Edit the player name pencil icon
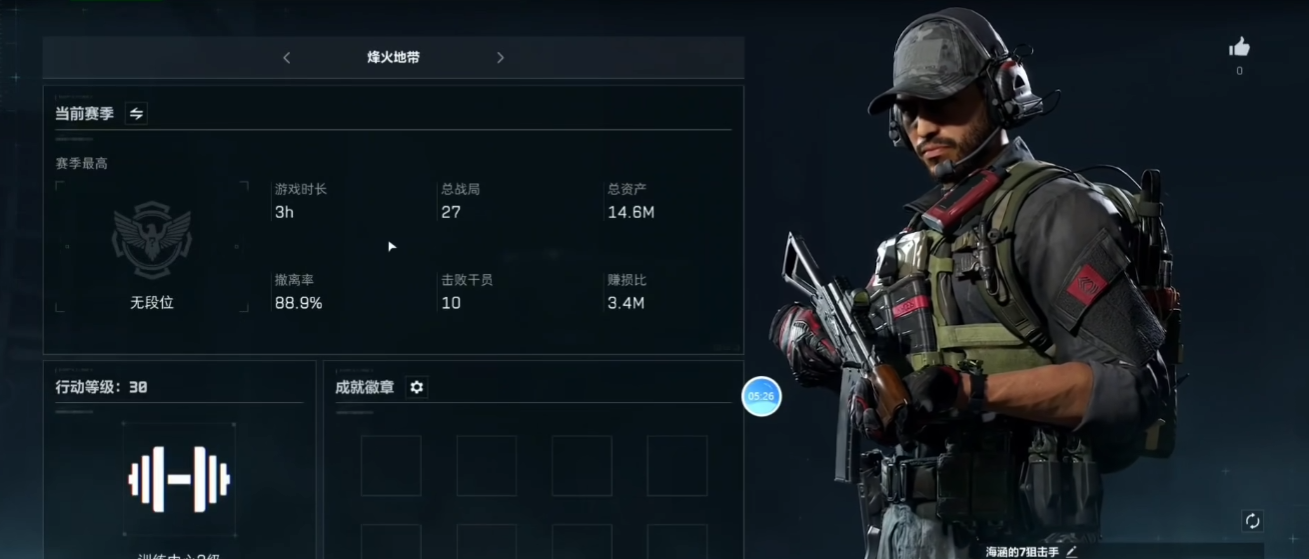The image size is (1309, 559). (1072, 551)
